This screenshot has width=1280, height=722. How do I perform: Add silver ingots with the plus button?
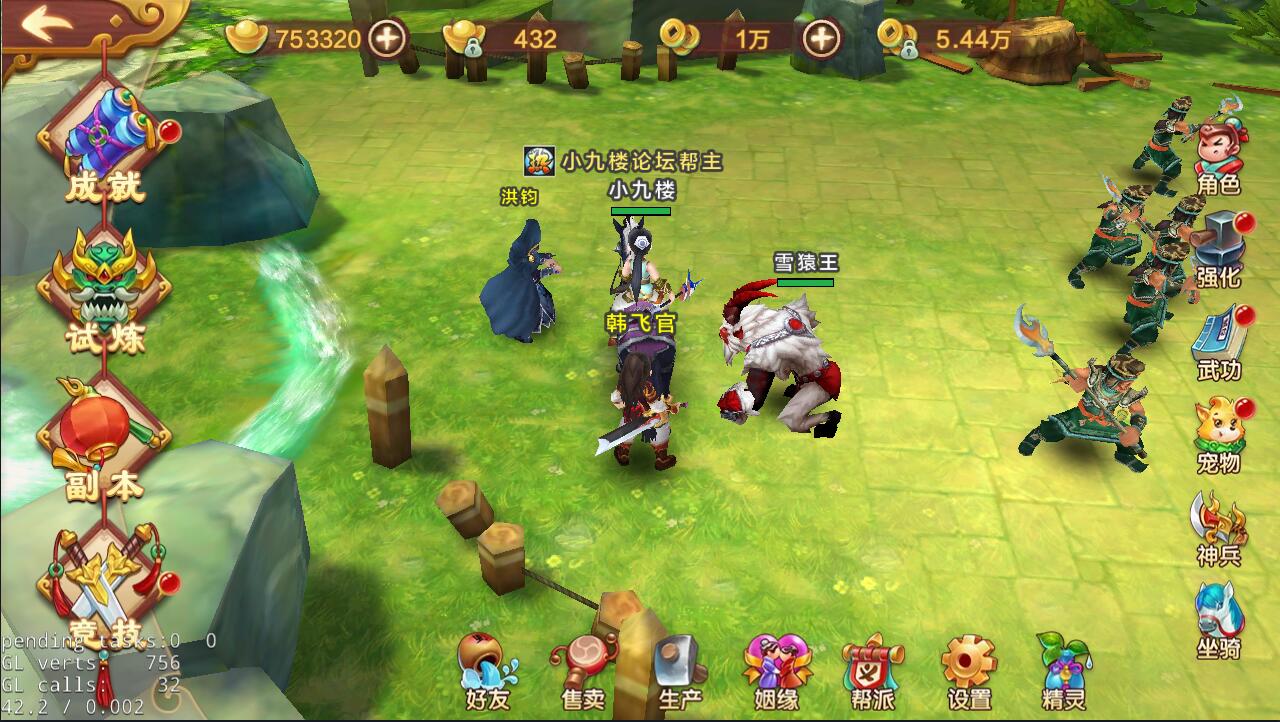tap(387, 40)
